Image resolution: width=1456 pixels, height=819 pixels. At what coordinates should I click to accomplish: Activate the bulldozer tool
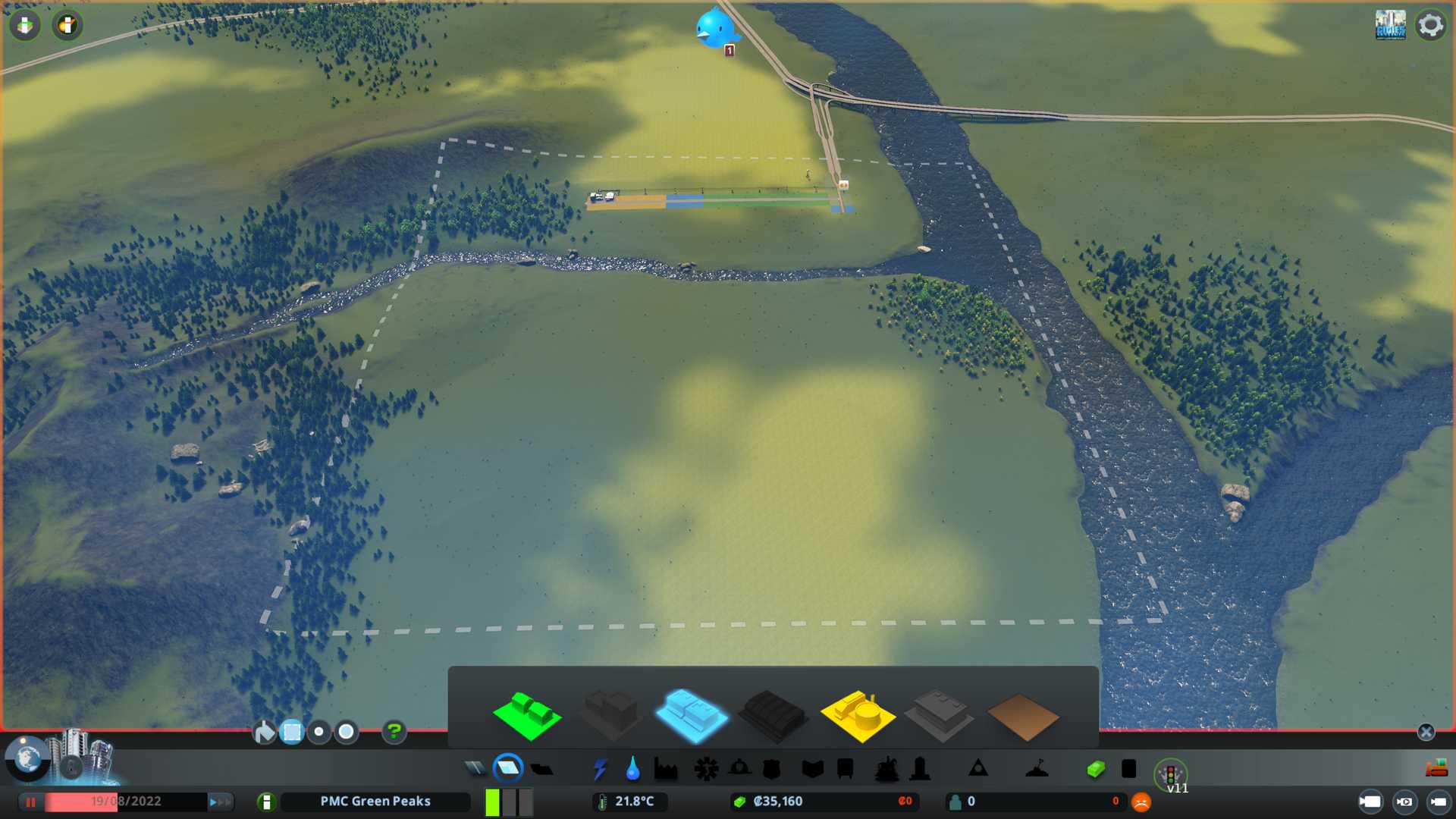[x=1436, y=769]
